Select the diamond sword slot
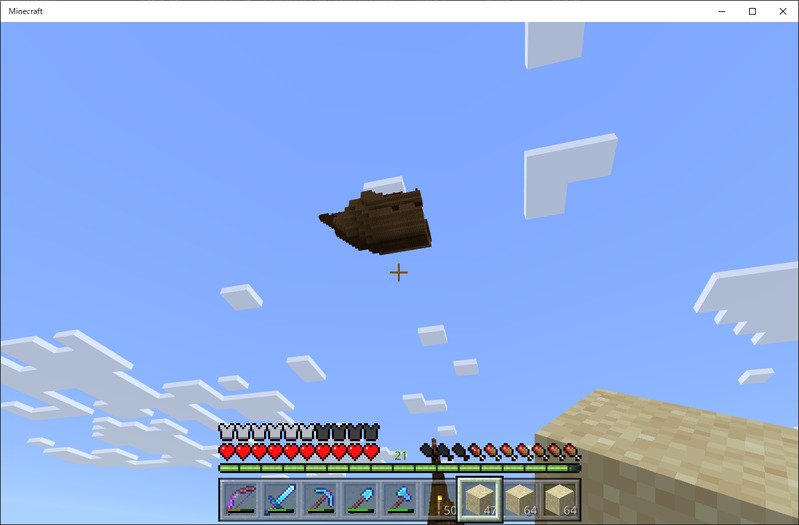The image size is (799, 525). point(280,499)
